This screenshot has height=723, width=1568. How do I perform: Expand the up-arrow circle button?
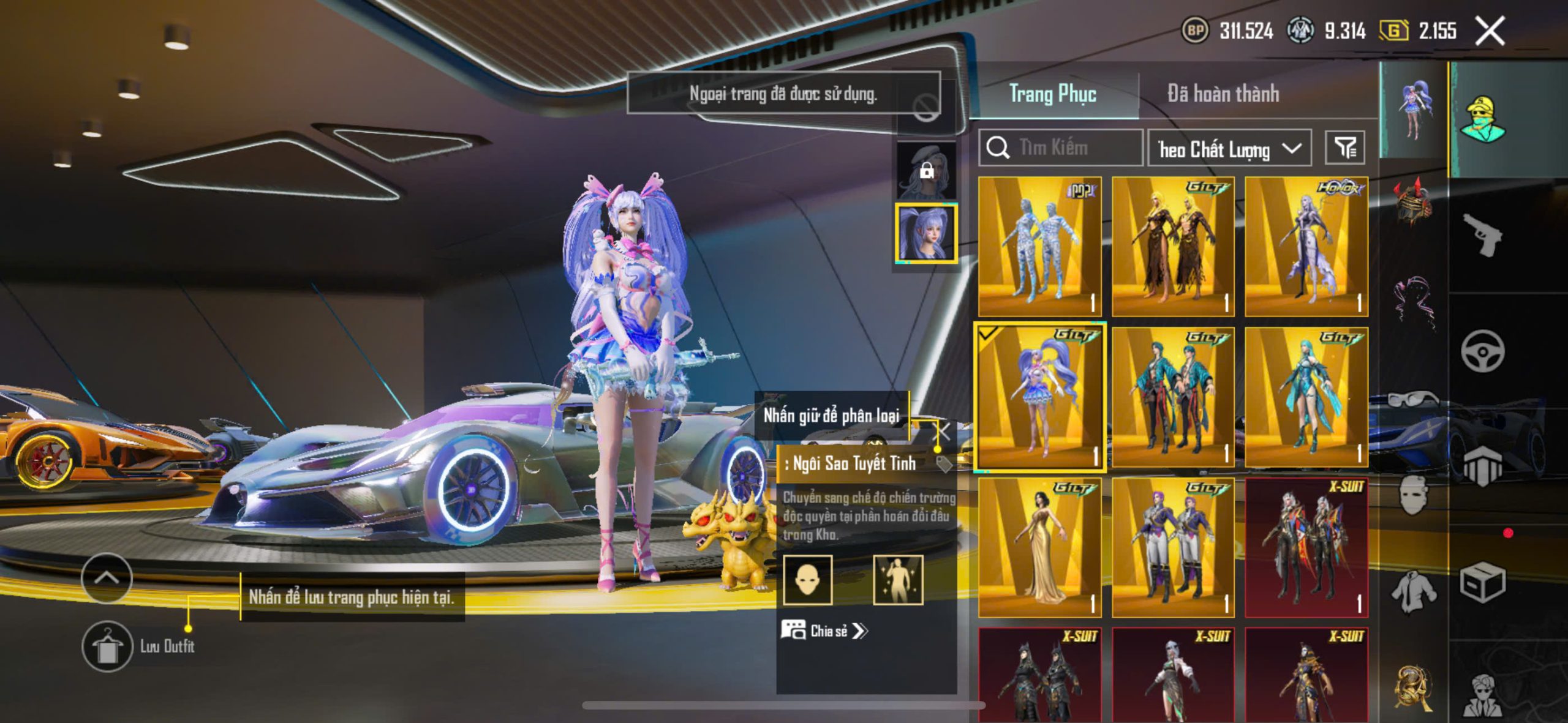107,578
